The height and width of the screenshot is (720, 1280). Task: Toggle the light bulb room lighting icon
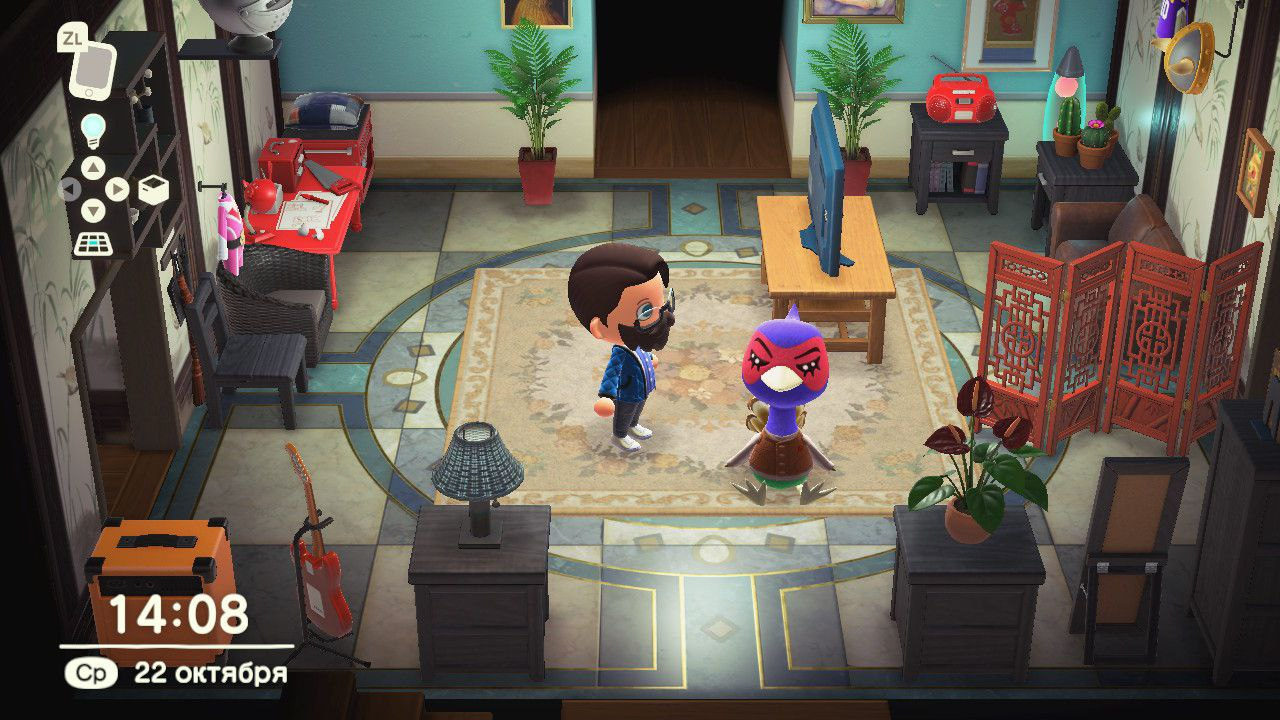pyautogui.click(x=92, y=130)
